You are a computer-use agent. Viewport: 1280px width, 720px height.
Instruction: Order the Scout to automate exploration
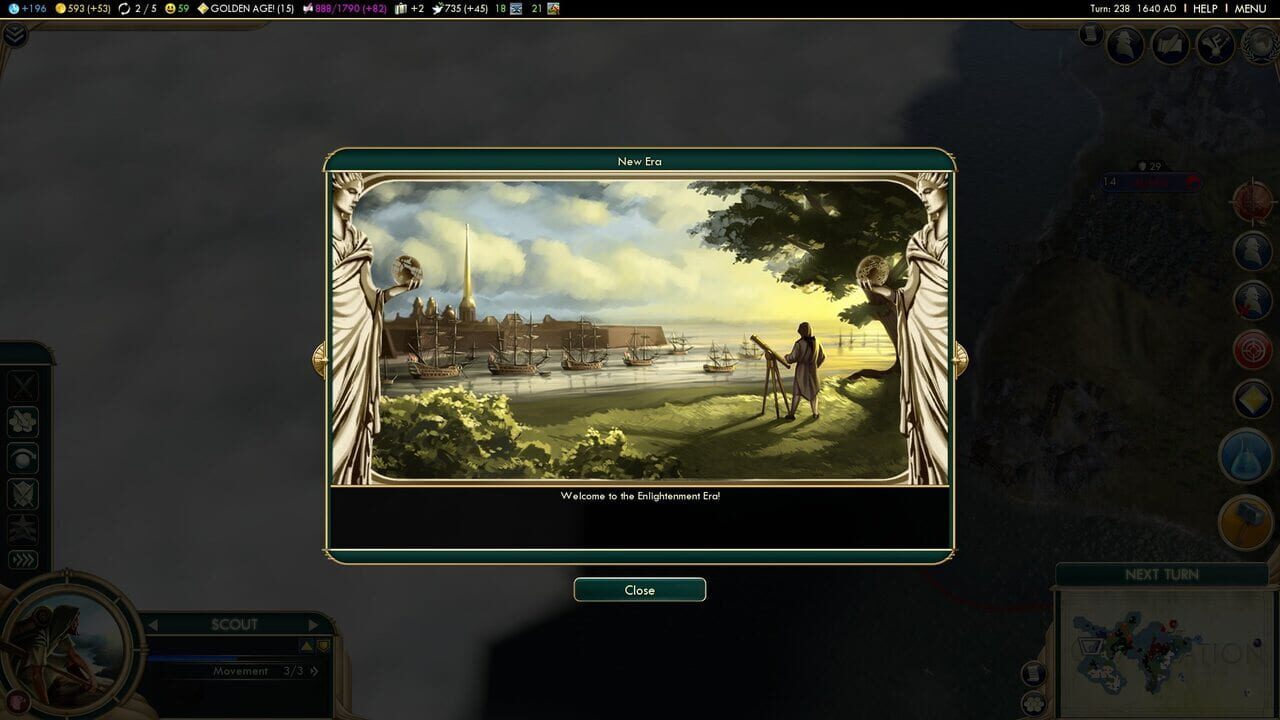tap(23, 421)
